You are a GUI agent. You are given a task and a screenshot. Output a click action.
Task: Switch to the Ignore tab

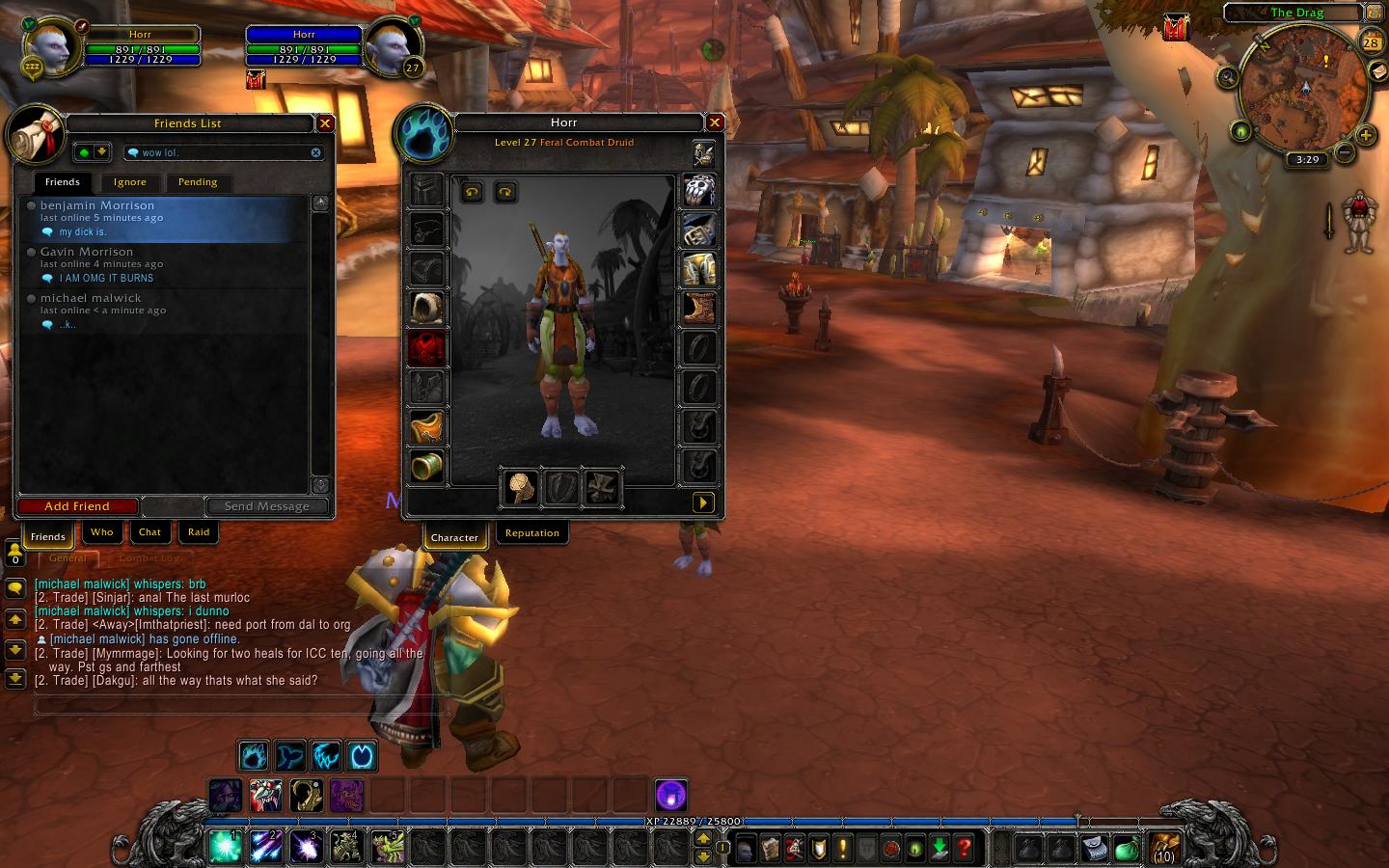pyautogui.click(x=130, y=182)
